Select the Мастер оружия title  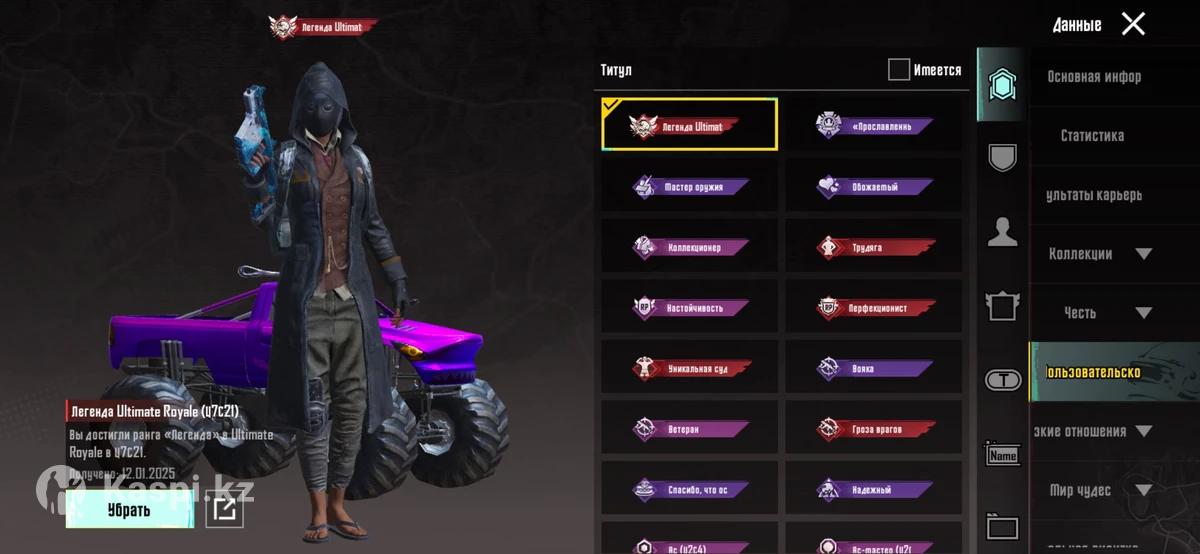click(690, 186)
